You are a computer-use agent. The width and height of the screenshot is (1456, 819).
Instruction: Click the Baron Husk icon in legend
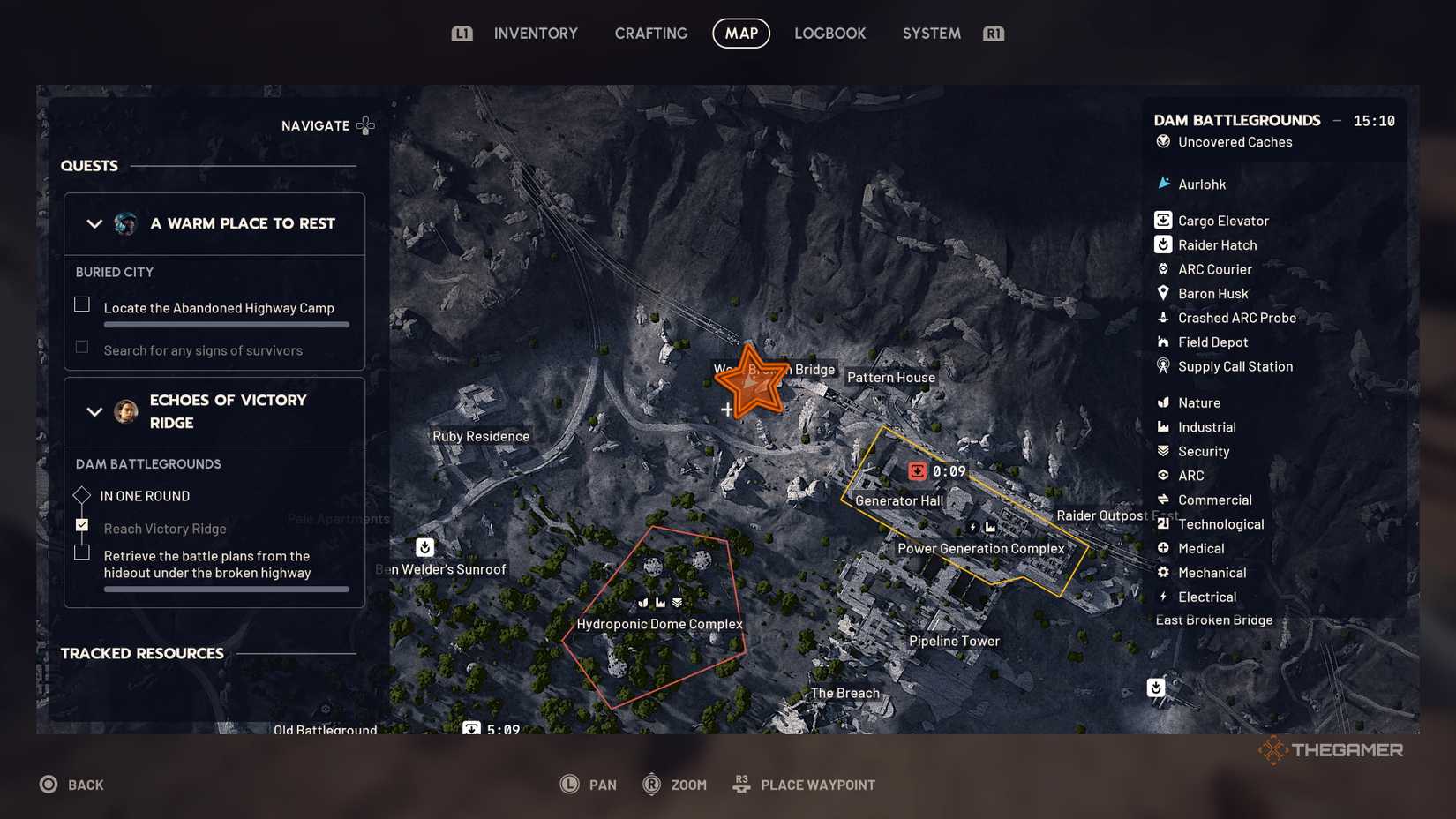tap(1162, 293)
